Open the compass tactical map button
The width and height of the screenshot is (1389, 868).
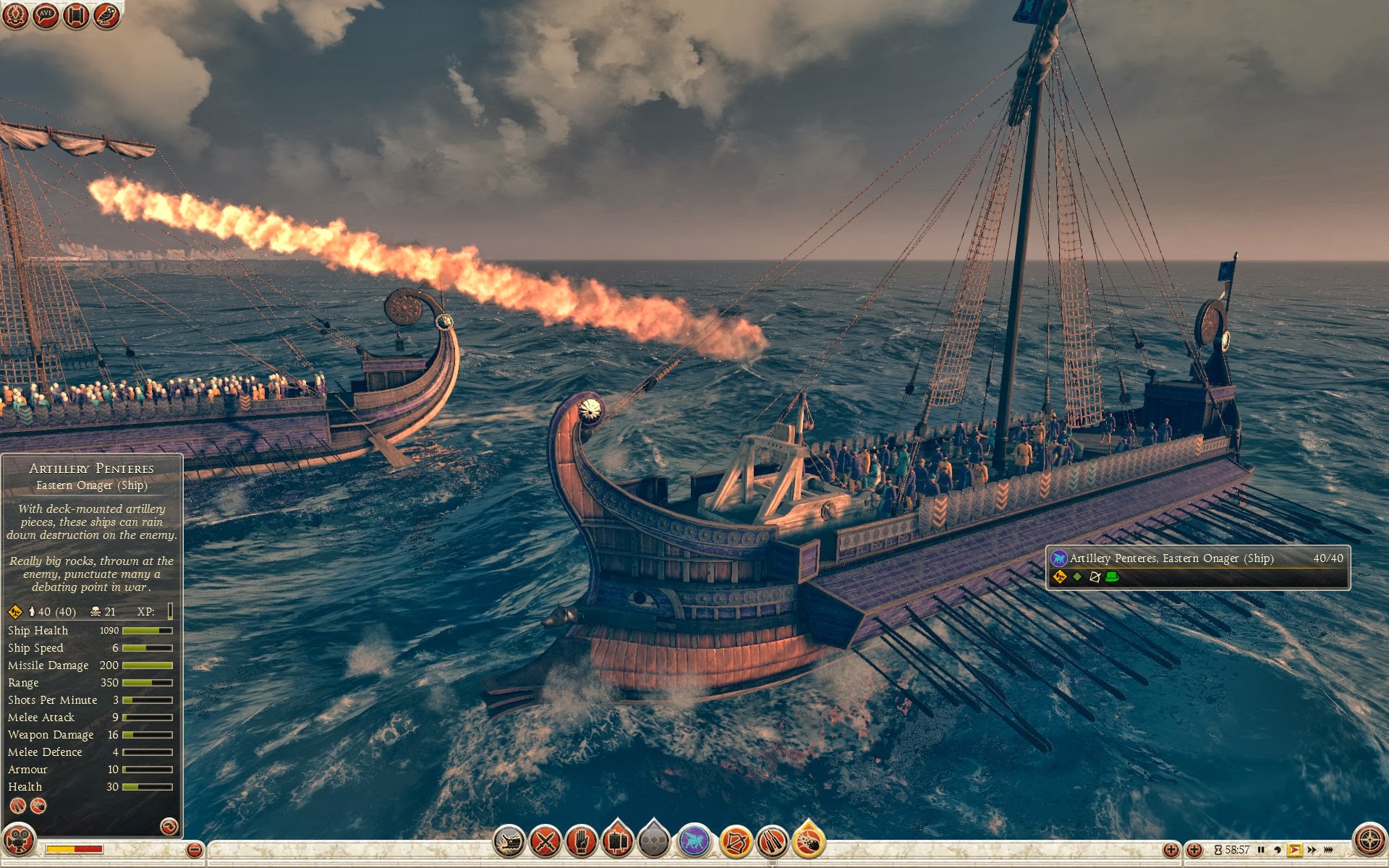pyautogui.click(x=1369, y=841)
